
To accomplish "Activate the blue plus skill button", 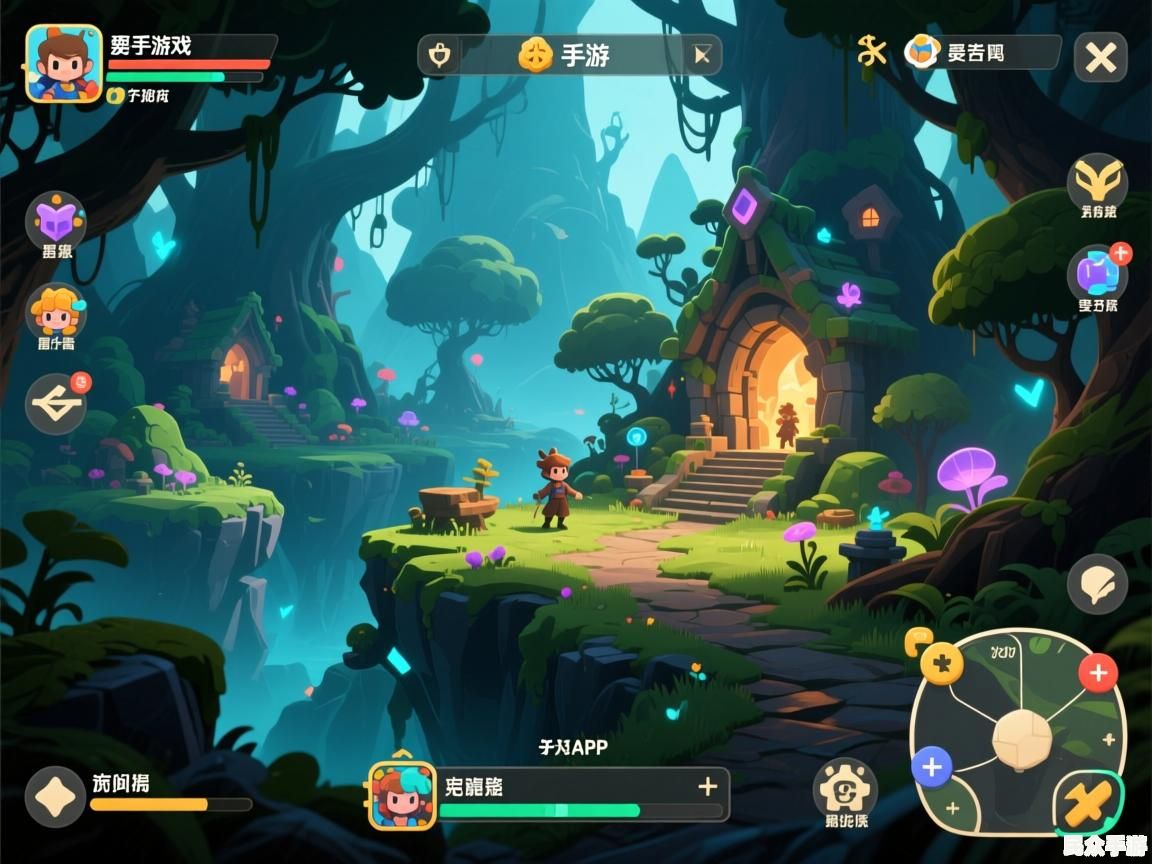I will click(x=932, y=768).
